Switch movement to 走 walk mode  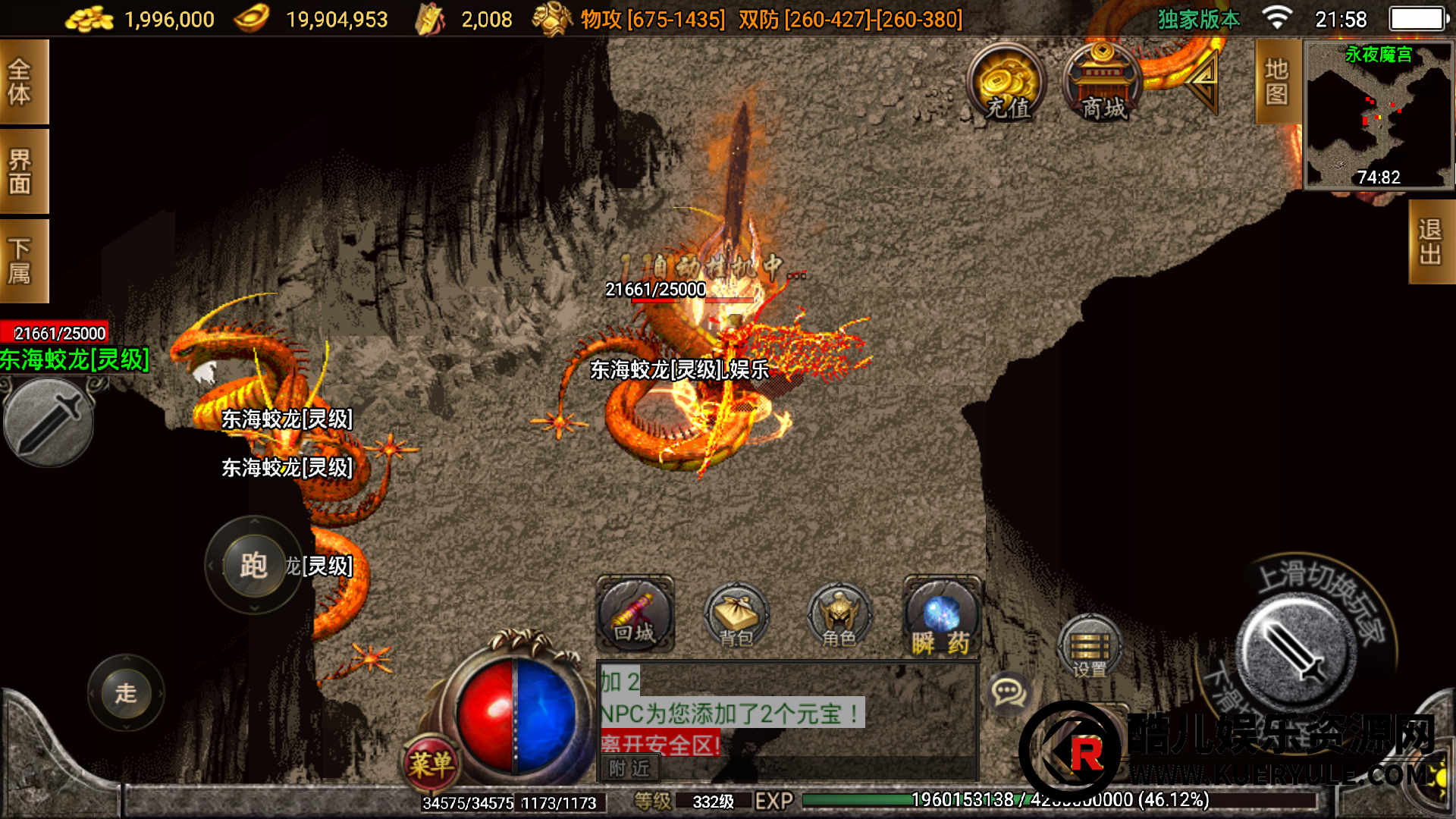point(126,692)
